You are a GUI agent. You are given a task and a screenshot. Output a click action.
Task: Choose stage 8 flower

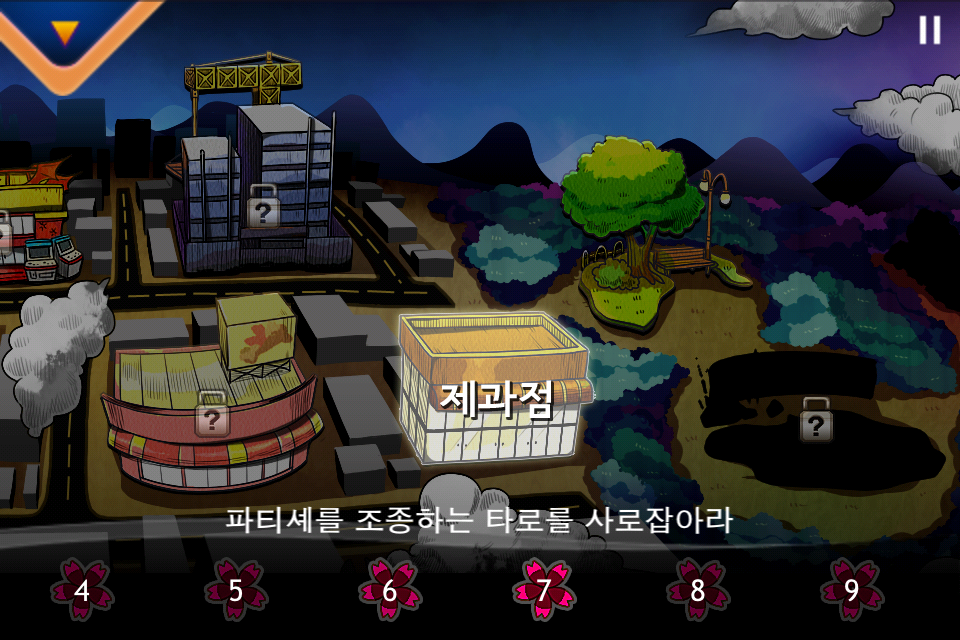[x=697, y=590]
